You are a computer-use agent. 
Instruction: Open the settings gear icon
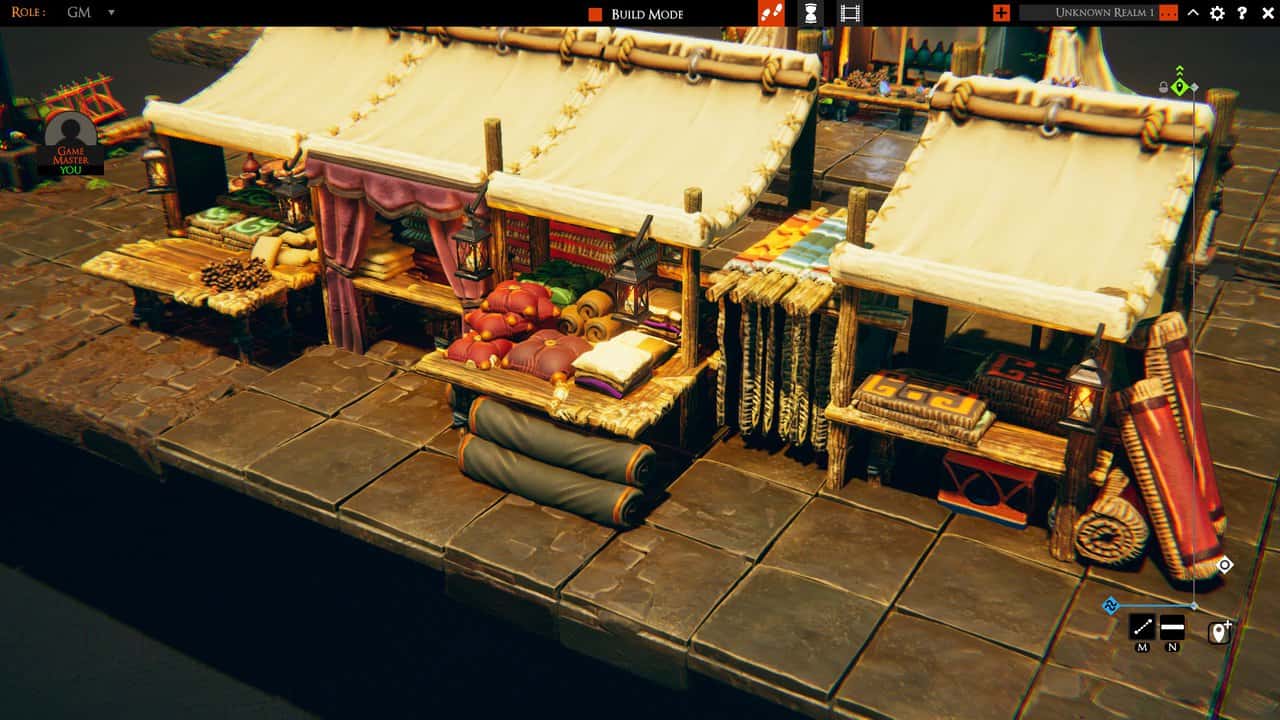[1216, 13]
